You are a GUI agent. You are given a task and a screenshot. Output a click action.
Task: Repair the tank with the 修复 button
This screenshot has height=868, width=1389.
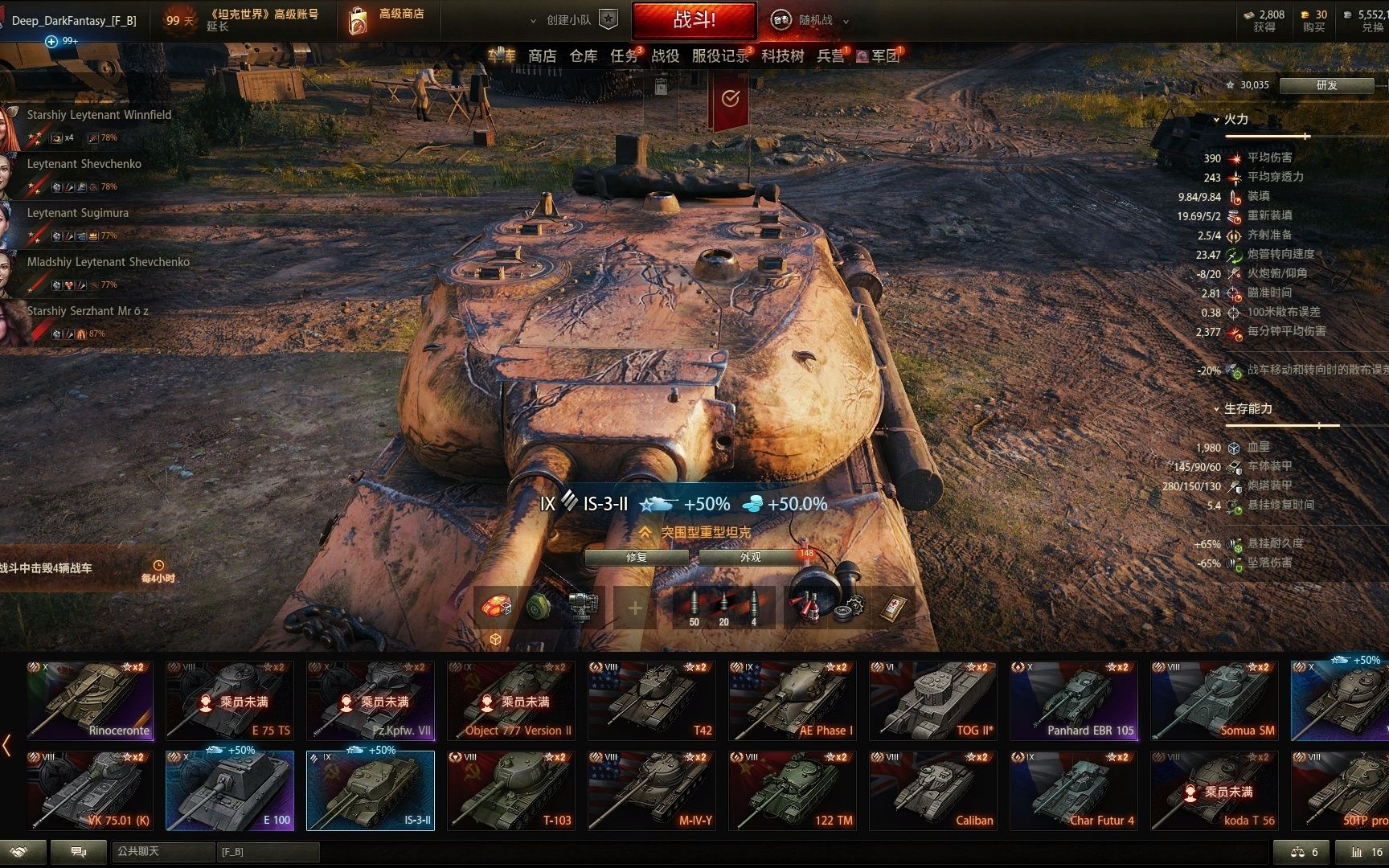coord(636,557)
